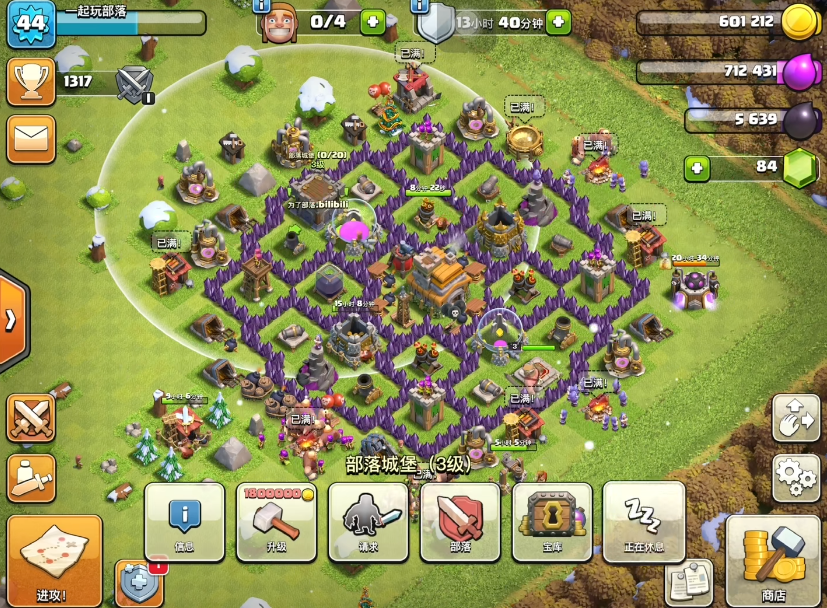The width and height of the screenshot is (827, 608).
Task: Start an attack with the 进攻! button
Action: coord(54,561)
